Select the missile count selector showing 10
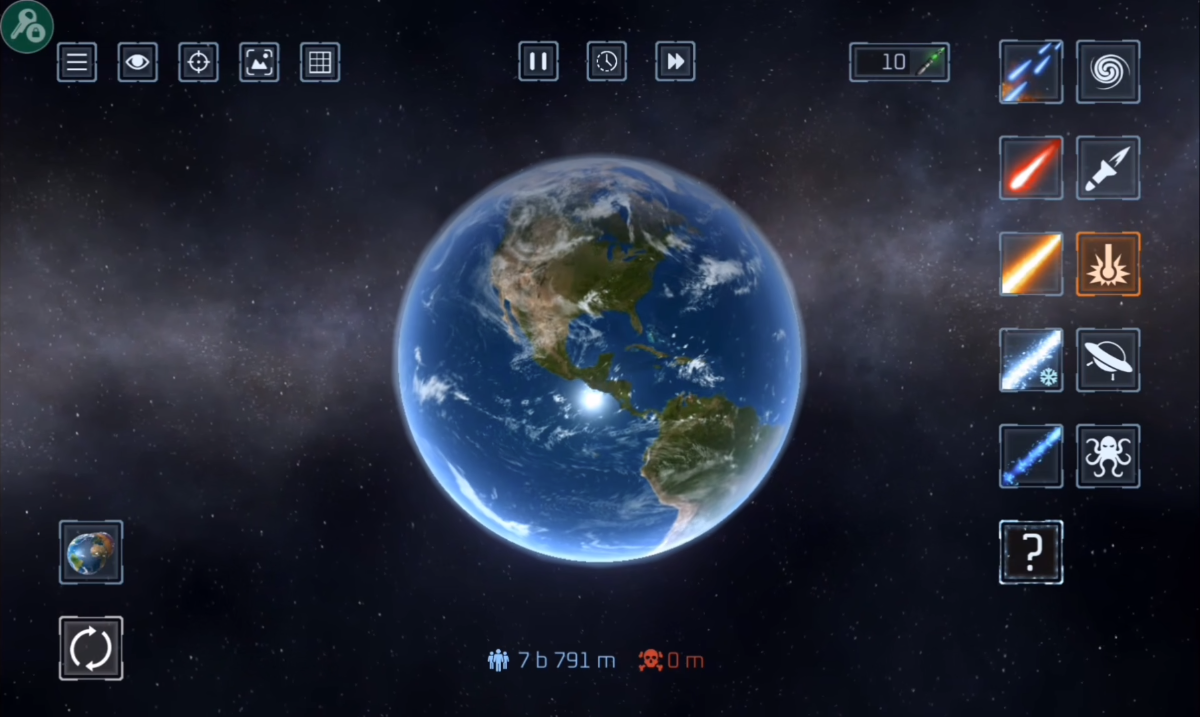 [x=899, y=62]
